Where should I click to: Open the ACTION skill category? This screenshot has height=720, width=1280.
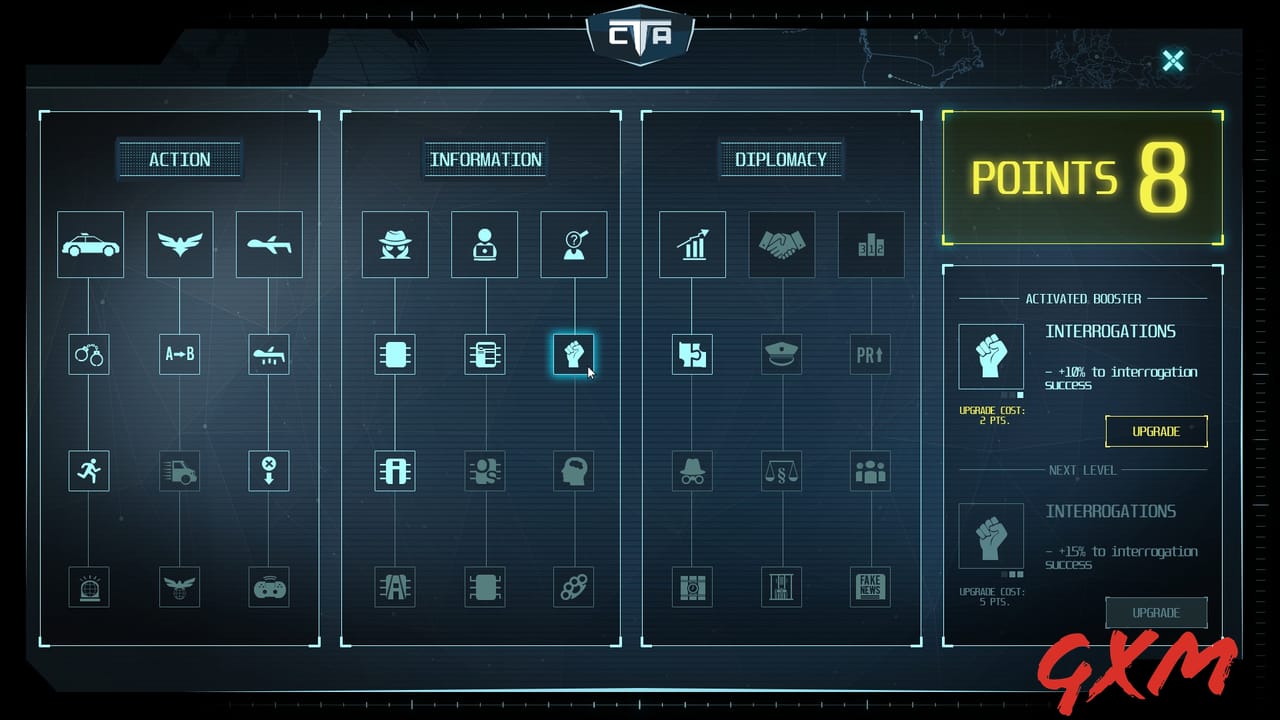[x=180, y=159]
